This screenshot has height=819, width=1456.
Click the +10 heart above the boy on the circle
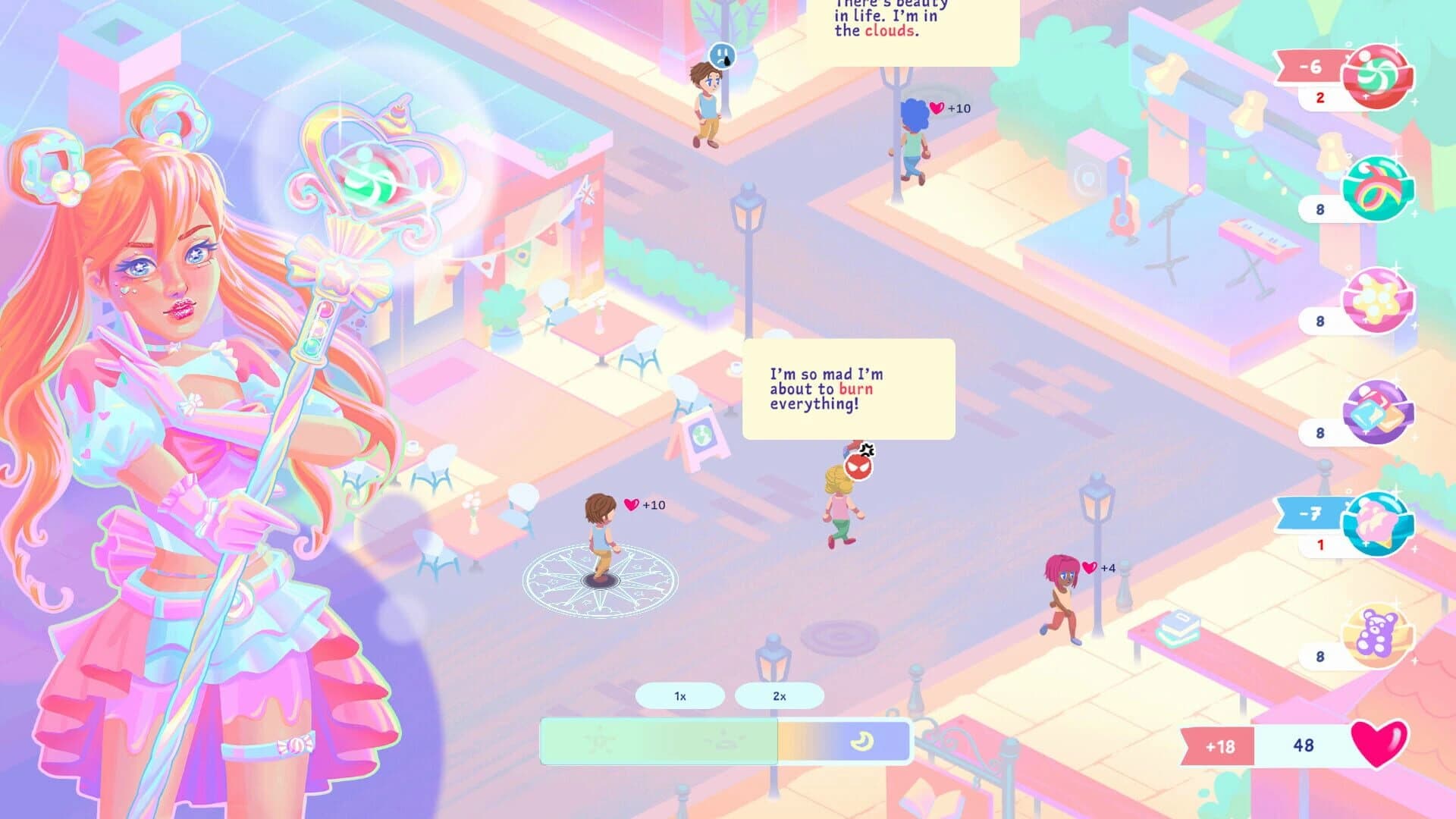click(x=642, y=502)
